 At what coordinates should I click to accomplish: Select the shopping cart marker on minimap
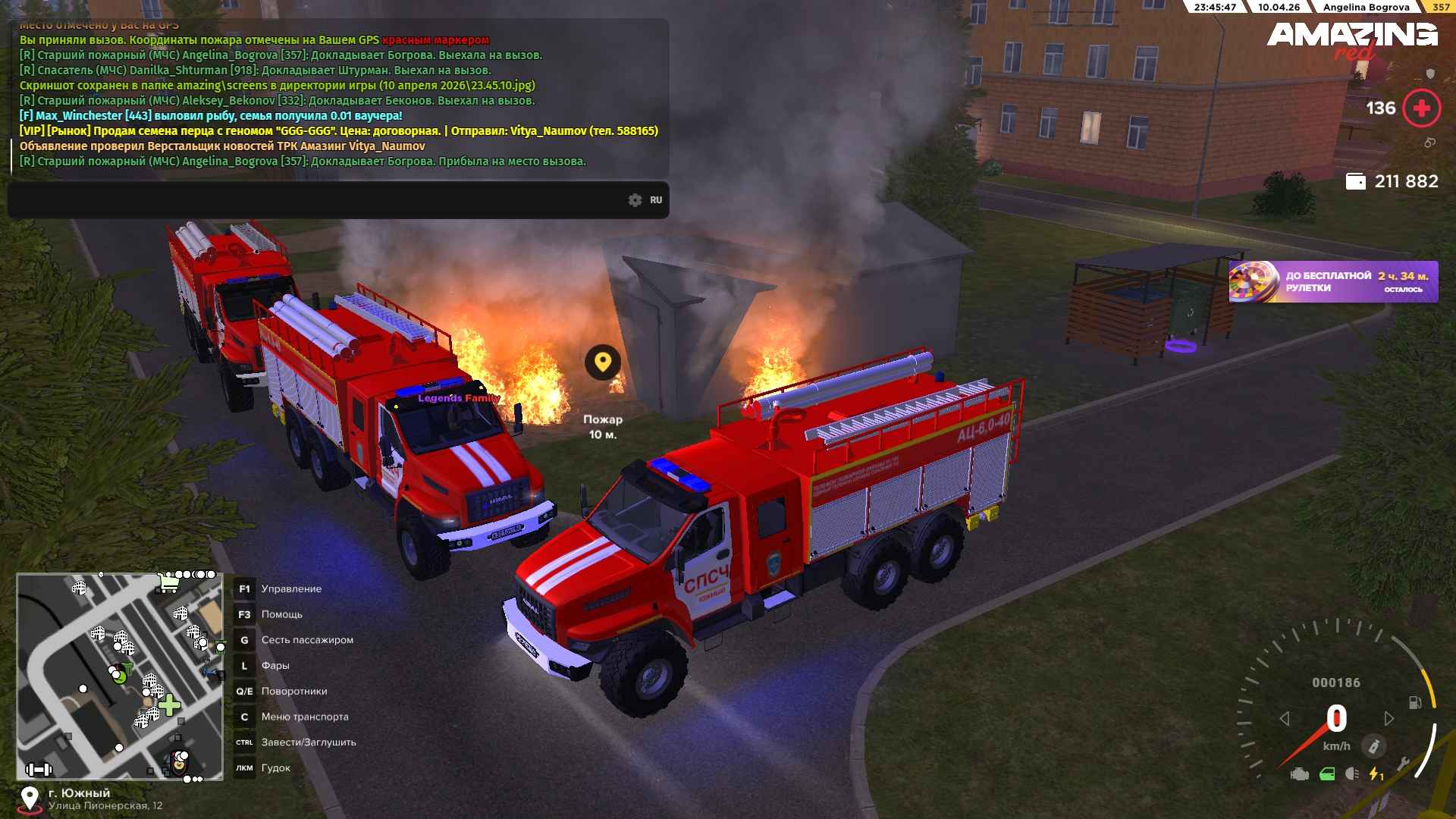tap(168, 582)
